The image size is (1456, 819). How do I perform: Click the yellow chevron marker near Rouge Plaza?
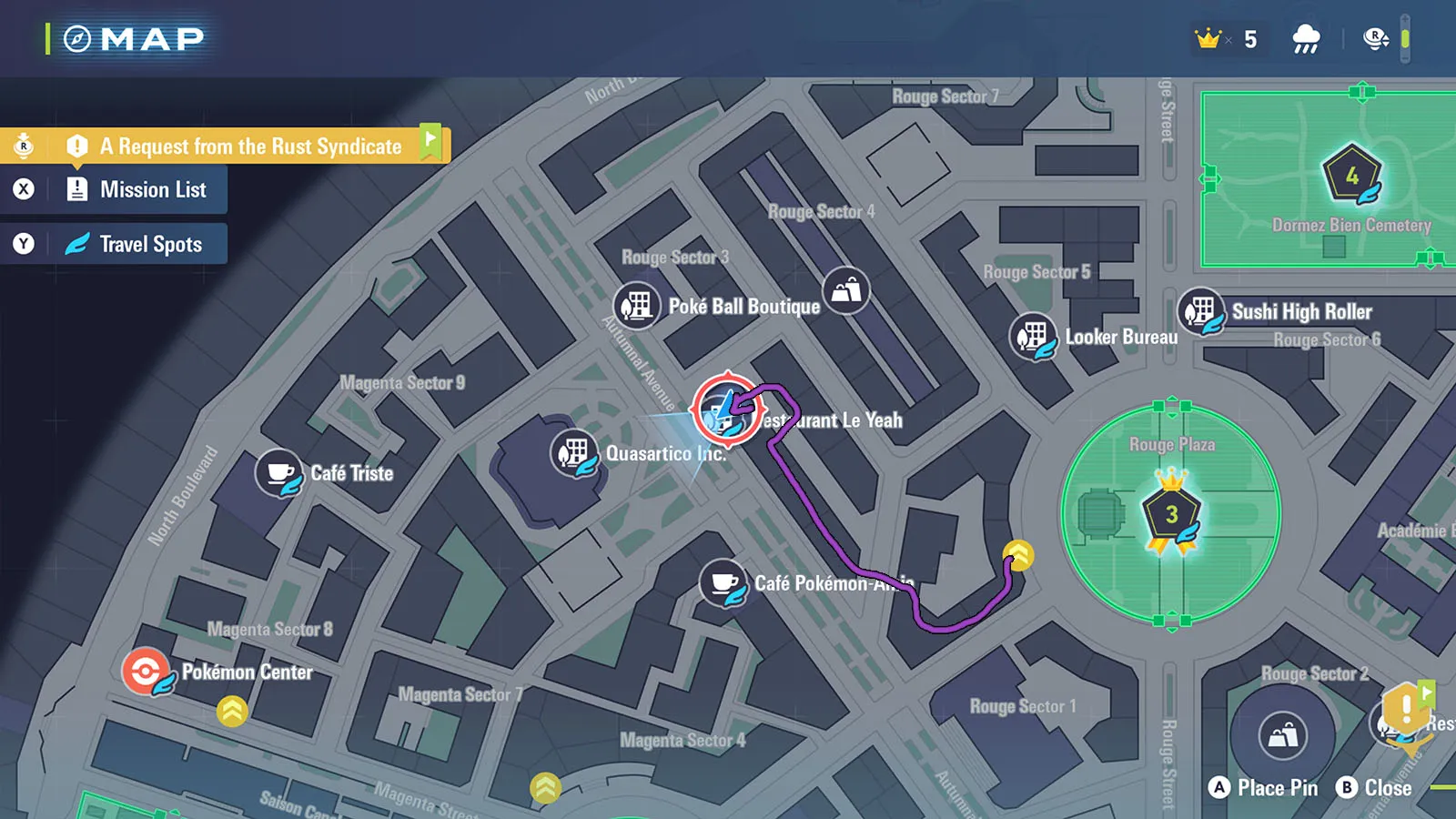click(1017, 554)
